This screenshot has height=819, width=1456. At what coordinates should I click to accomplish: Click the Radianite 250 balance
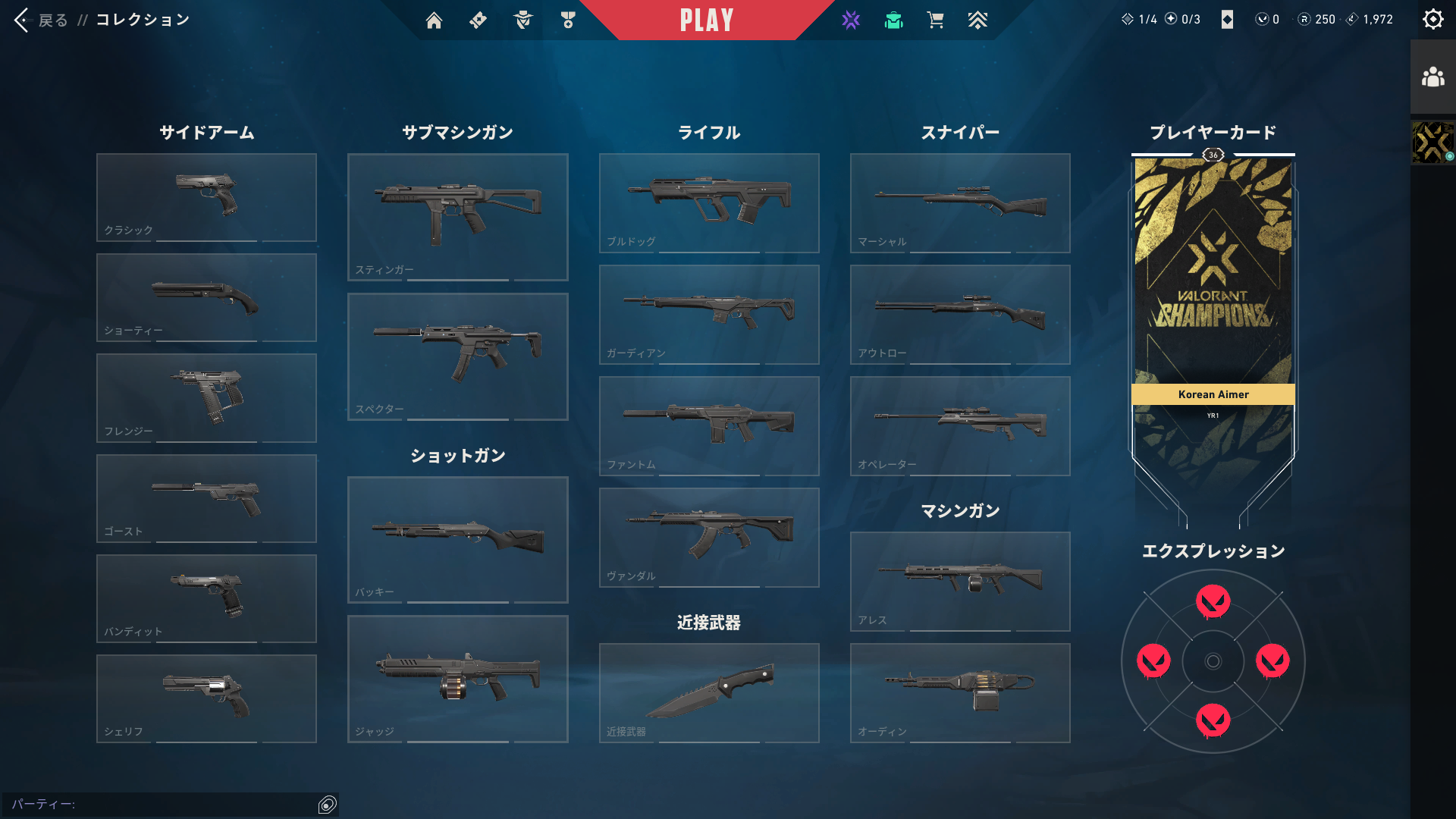[1315, 19]
